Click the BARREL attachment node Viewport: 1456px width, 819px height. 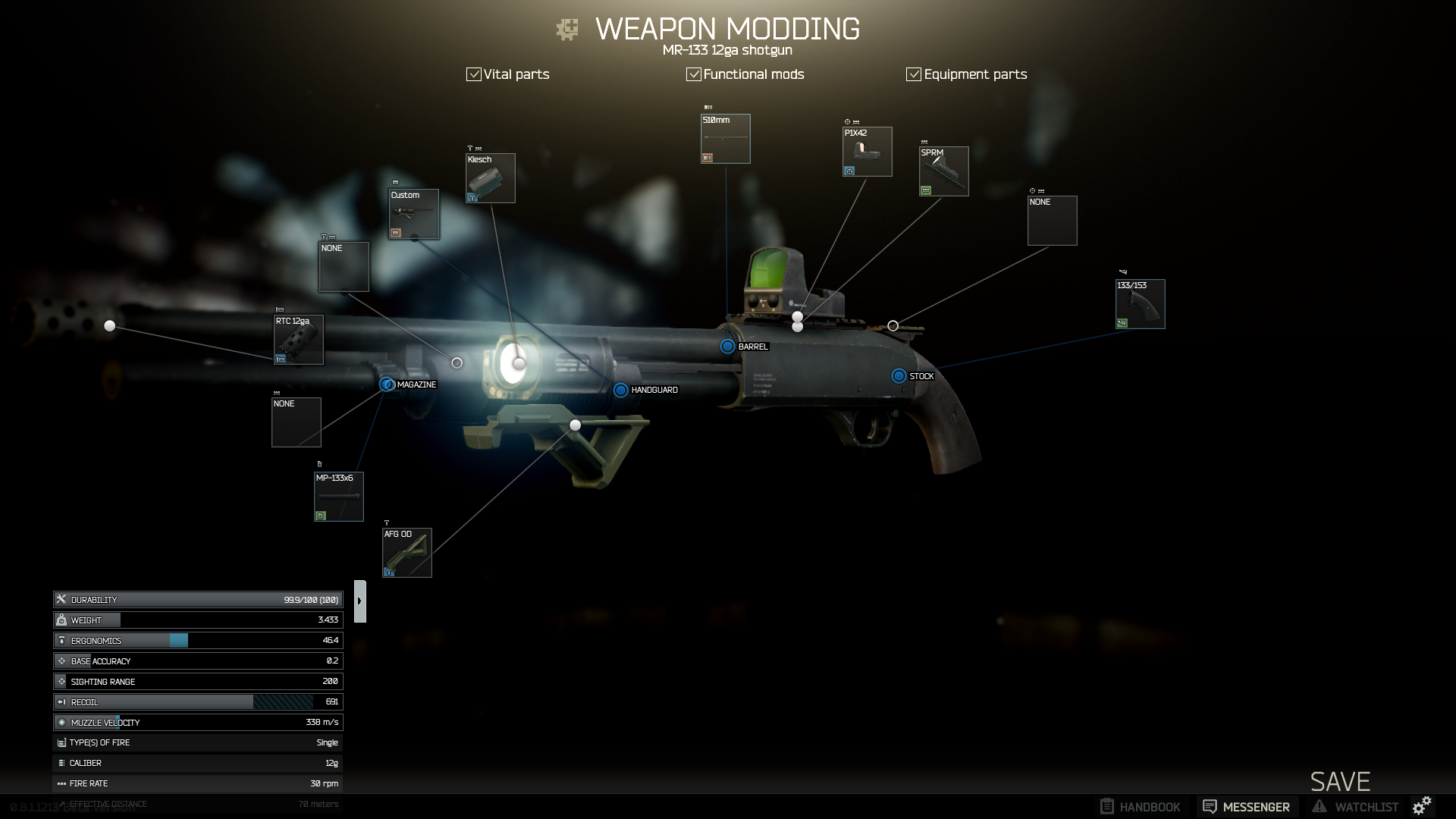(727, 347)
